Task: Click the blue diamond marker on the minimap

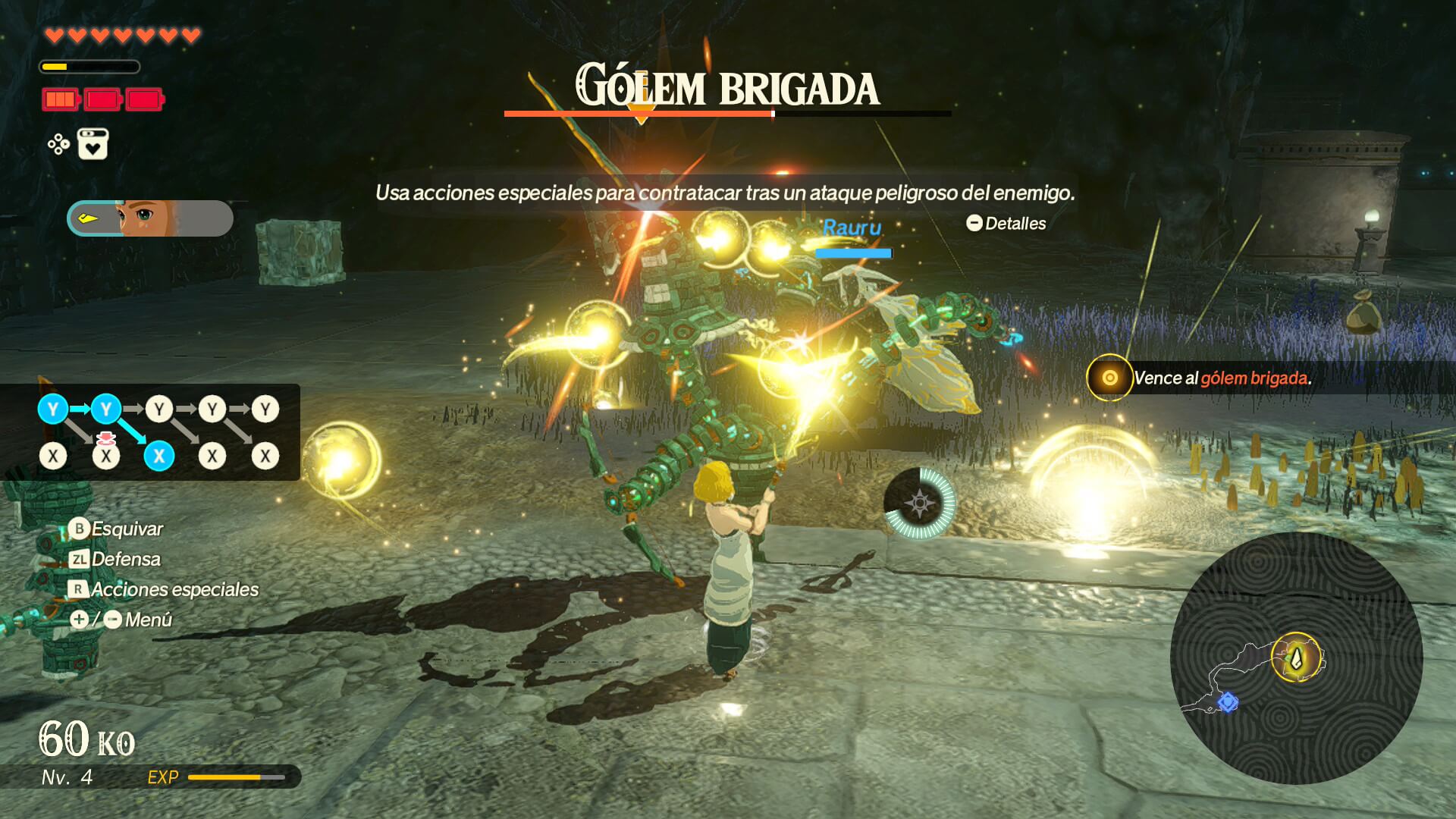Action: (x=1228, y=702)
